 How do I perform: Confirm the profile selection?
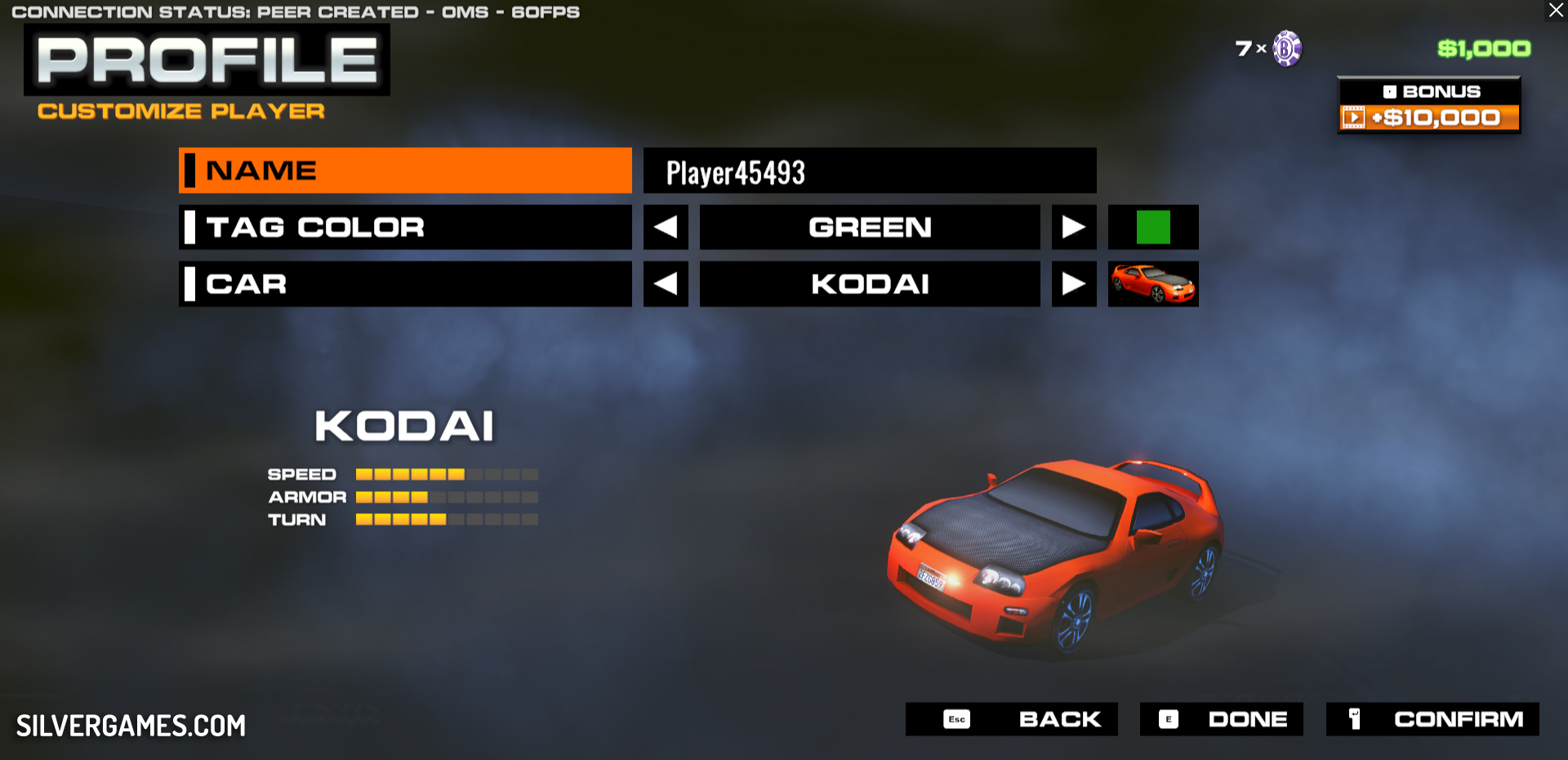click(1432, 719)
